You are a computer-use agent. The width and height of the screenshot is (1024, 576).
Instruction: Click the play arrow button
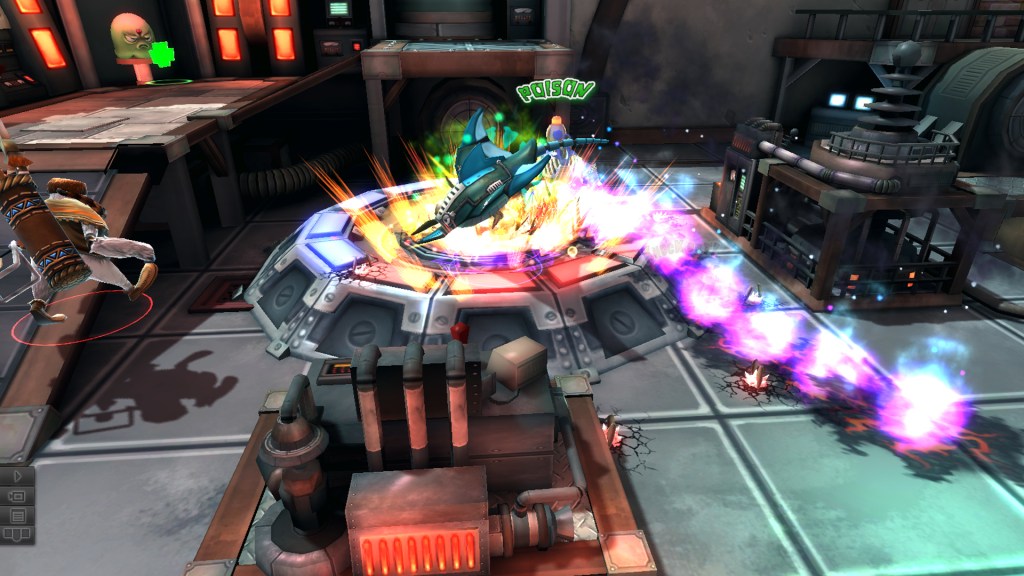tap(17, 476)
